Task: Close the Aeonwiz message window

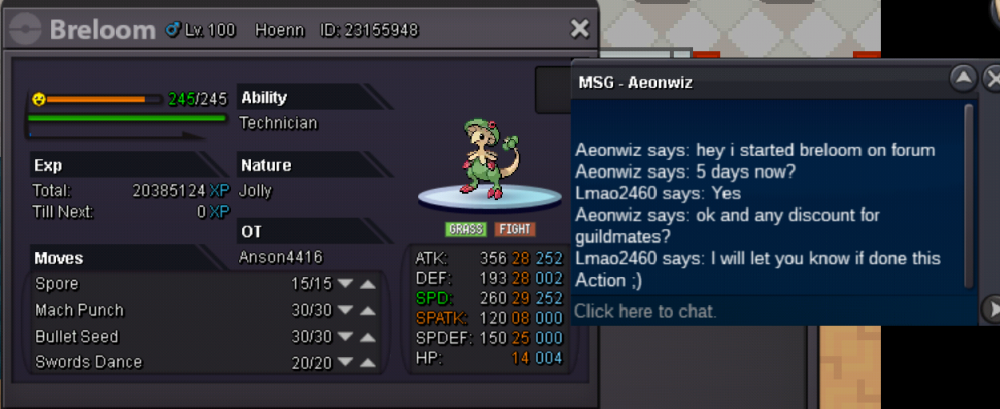Action: (992, 79)
